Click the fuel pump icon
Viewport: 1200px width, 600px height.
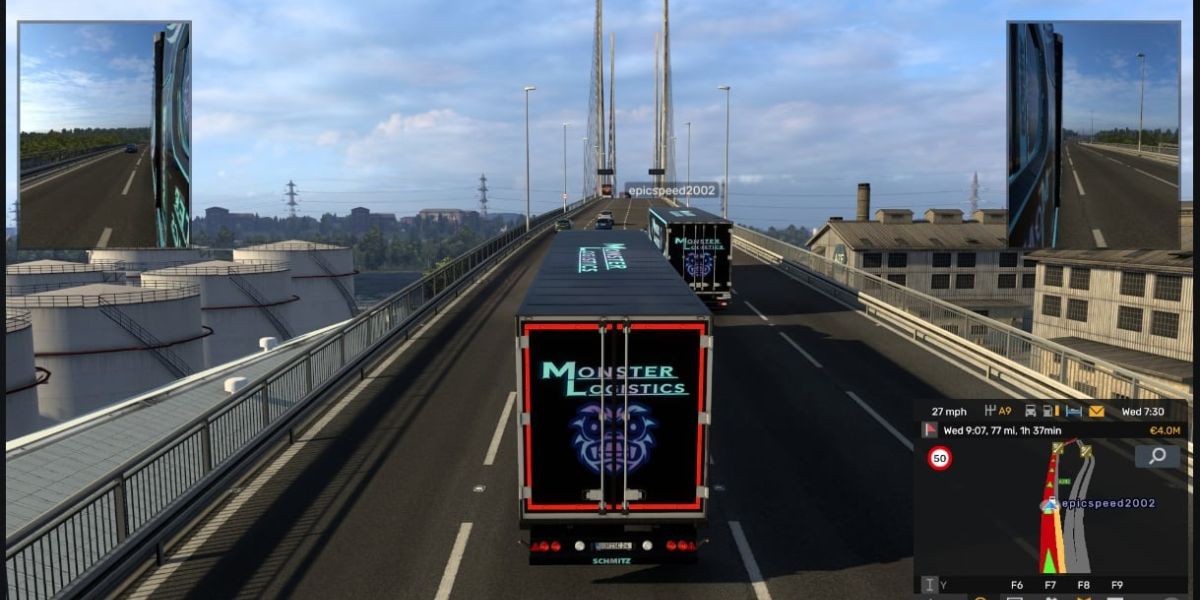(x=1047, y=411)
